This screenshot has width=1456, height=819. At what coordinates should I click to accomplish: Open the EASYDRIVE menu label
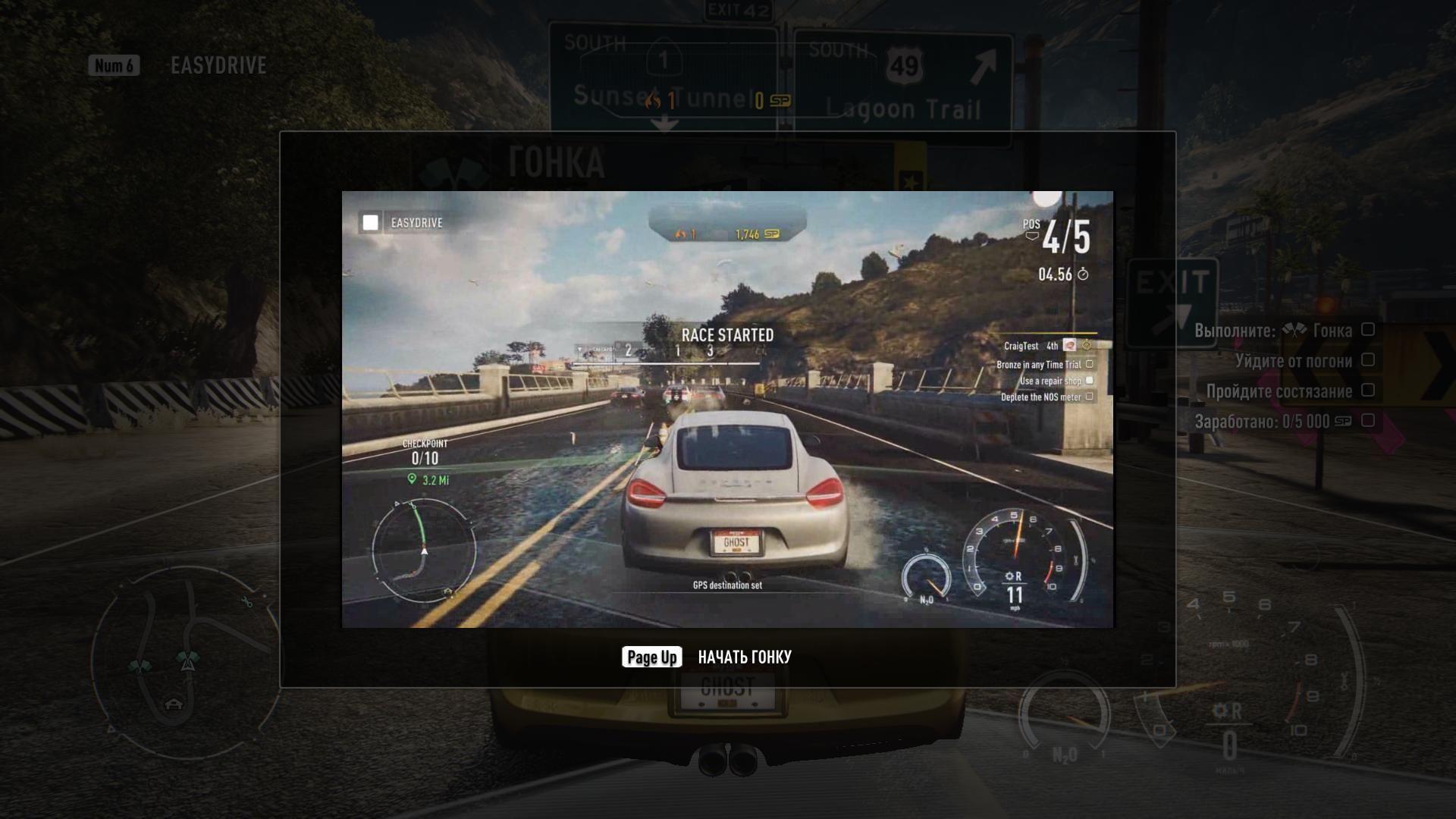coord(218,66)
